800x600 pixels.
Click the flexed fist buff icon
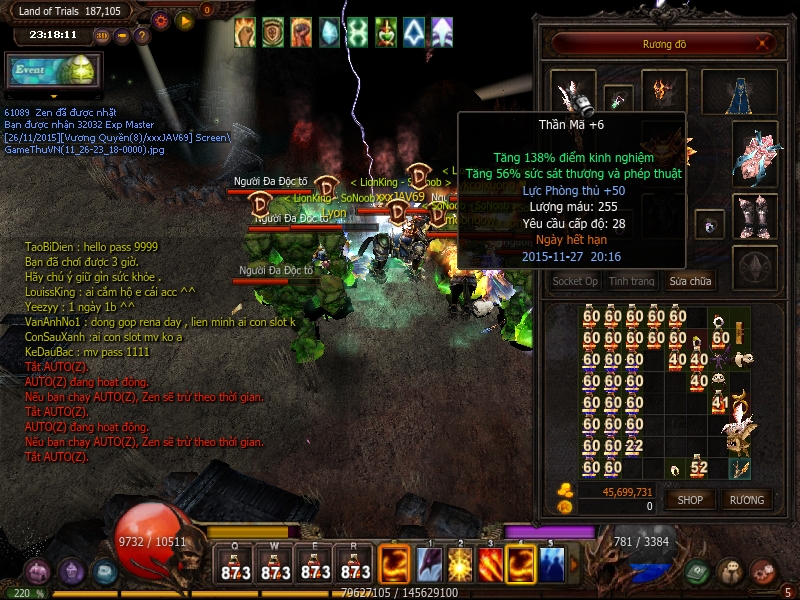[301, 33]
